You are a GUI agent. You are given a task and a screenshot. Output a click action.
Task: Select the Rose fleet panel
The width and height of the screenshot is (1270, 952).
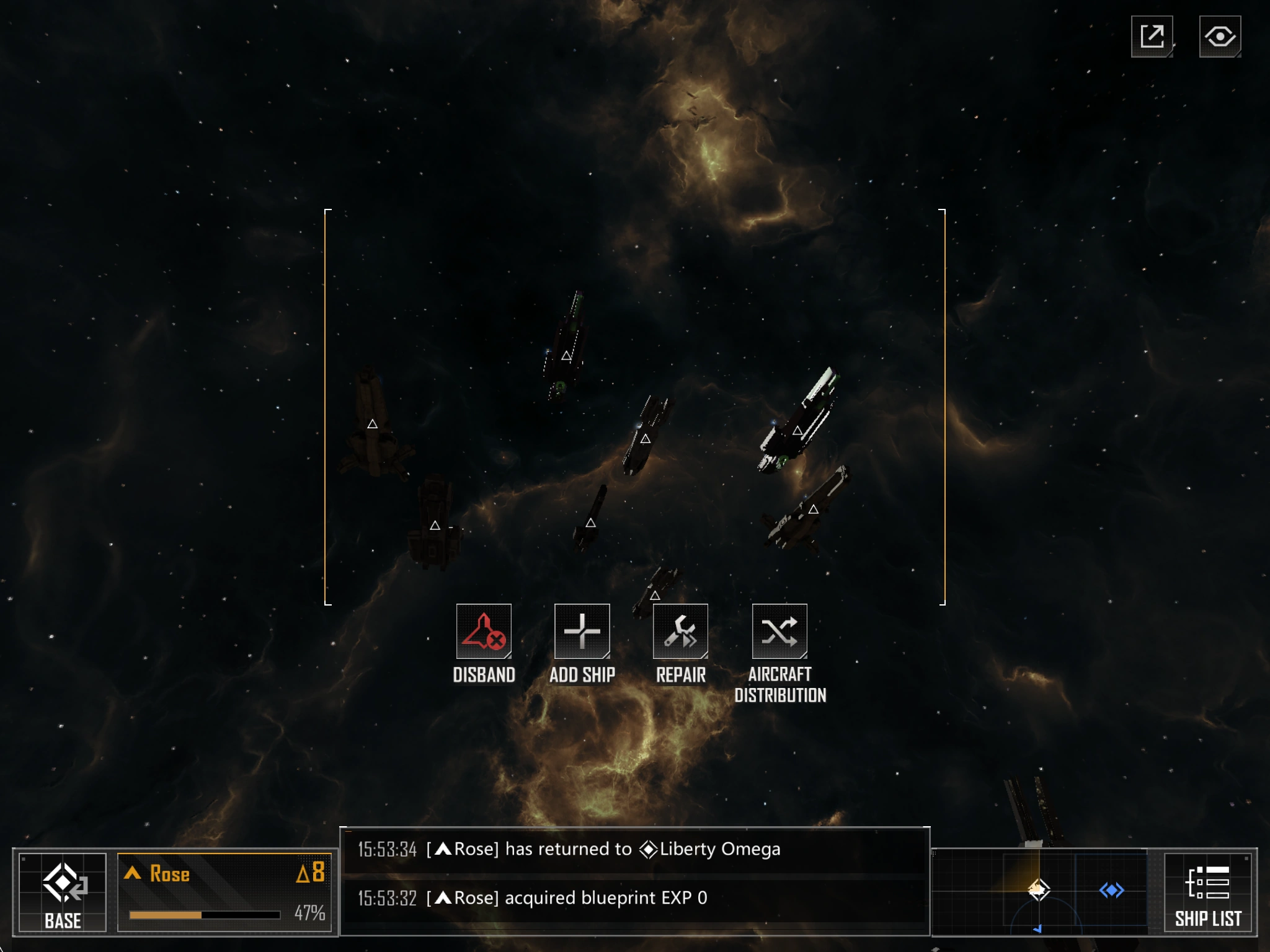click(224, 892)
